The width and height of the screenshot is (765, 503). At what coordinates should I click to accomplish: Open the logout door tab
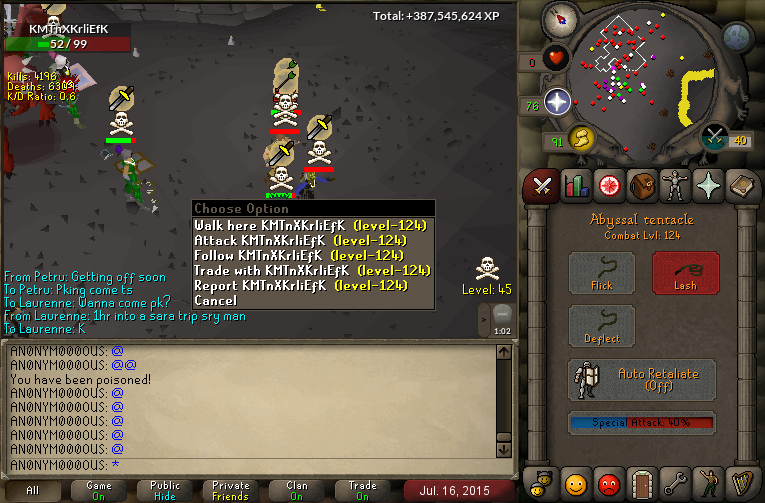642,484
